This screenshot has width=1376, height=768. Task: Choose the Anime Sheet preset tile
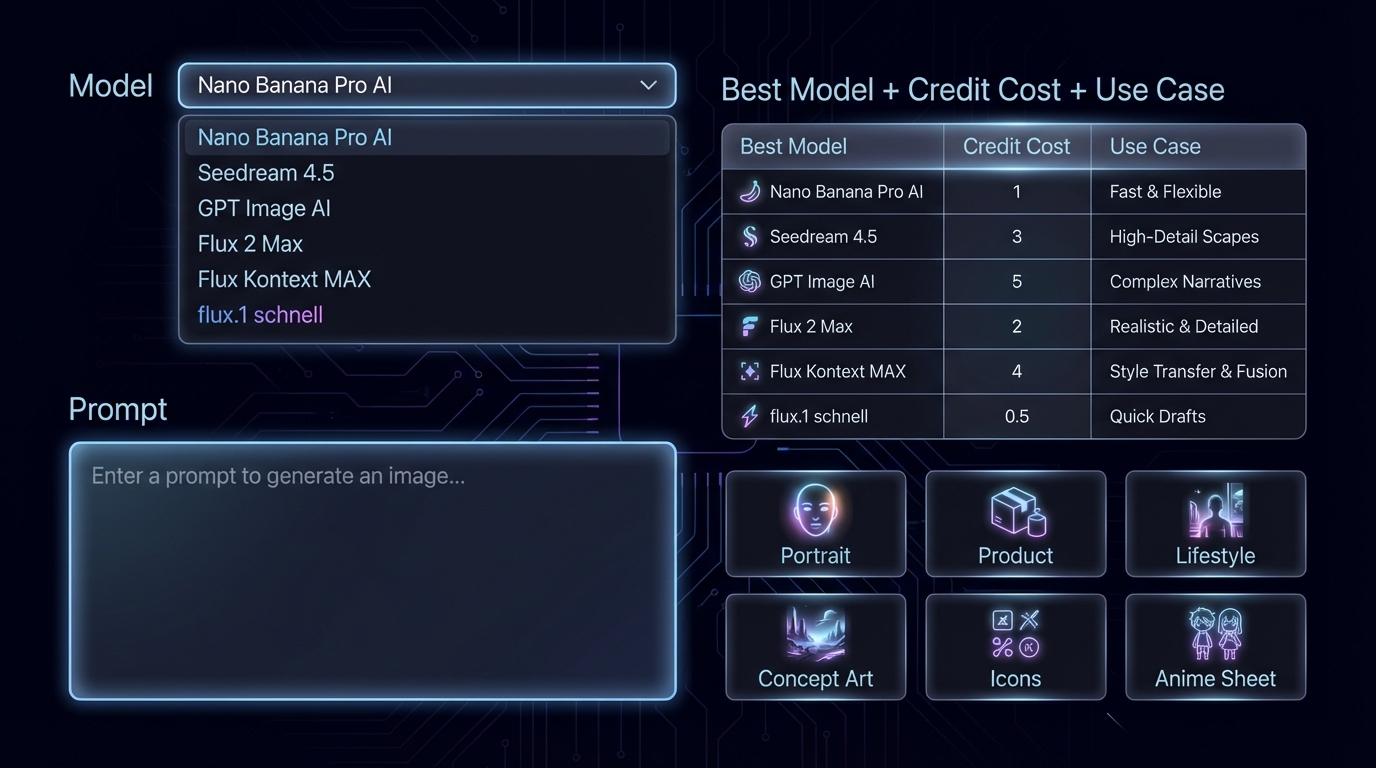pos(1215,647)
